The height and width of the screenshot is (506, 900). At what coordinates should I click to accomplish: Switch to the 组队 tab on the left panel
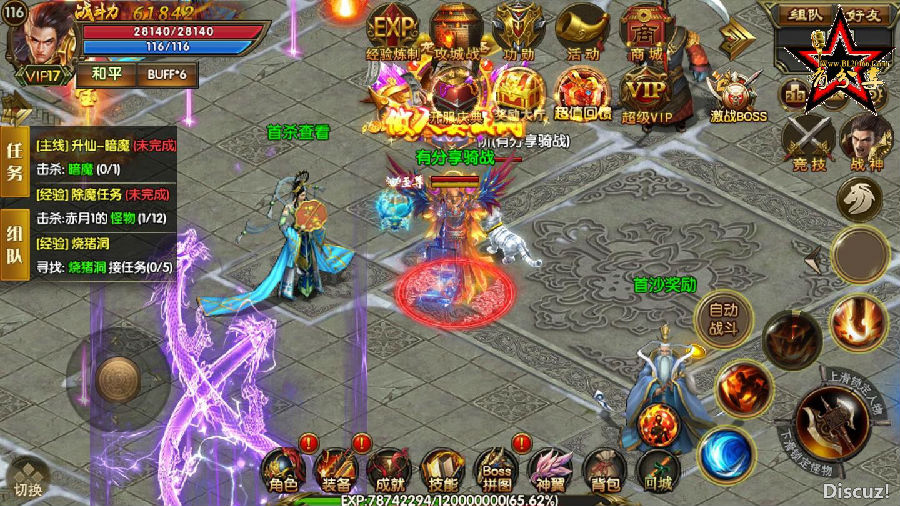pos(15,243)
